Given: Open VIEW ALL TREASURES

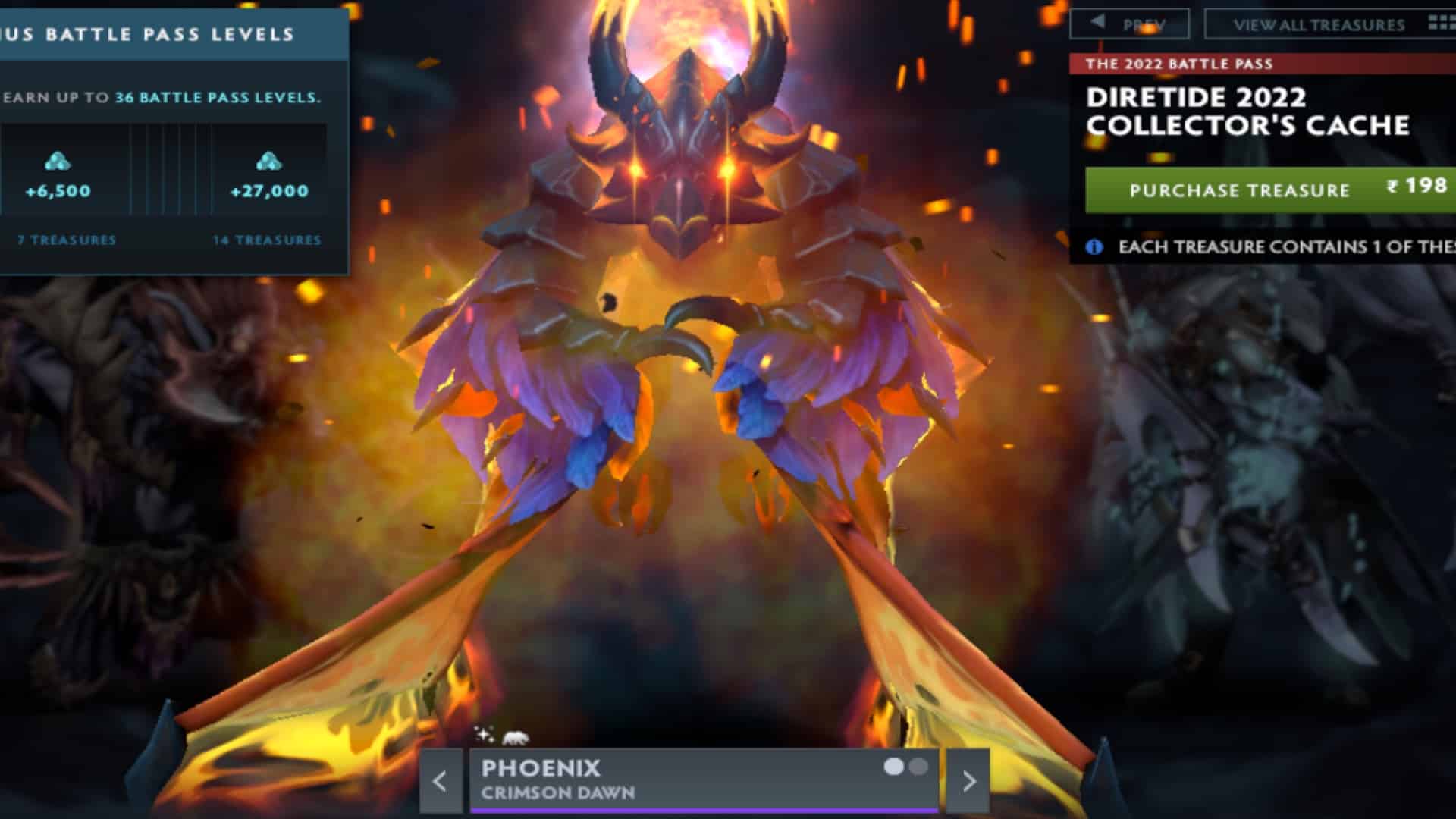Looking at the screenshot, I should point(1321,24).
